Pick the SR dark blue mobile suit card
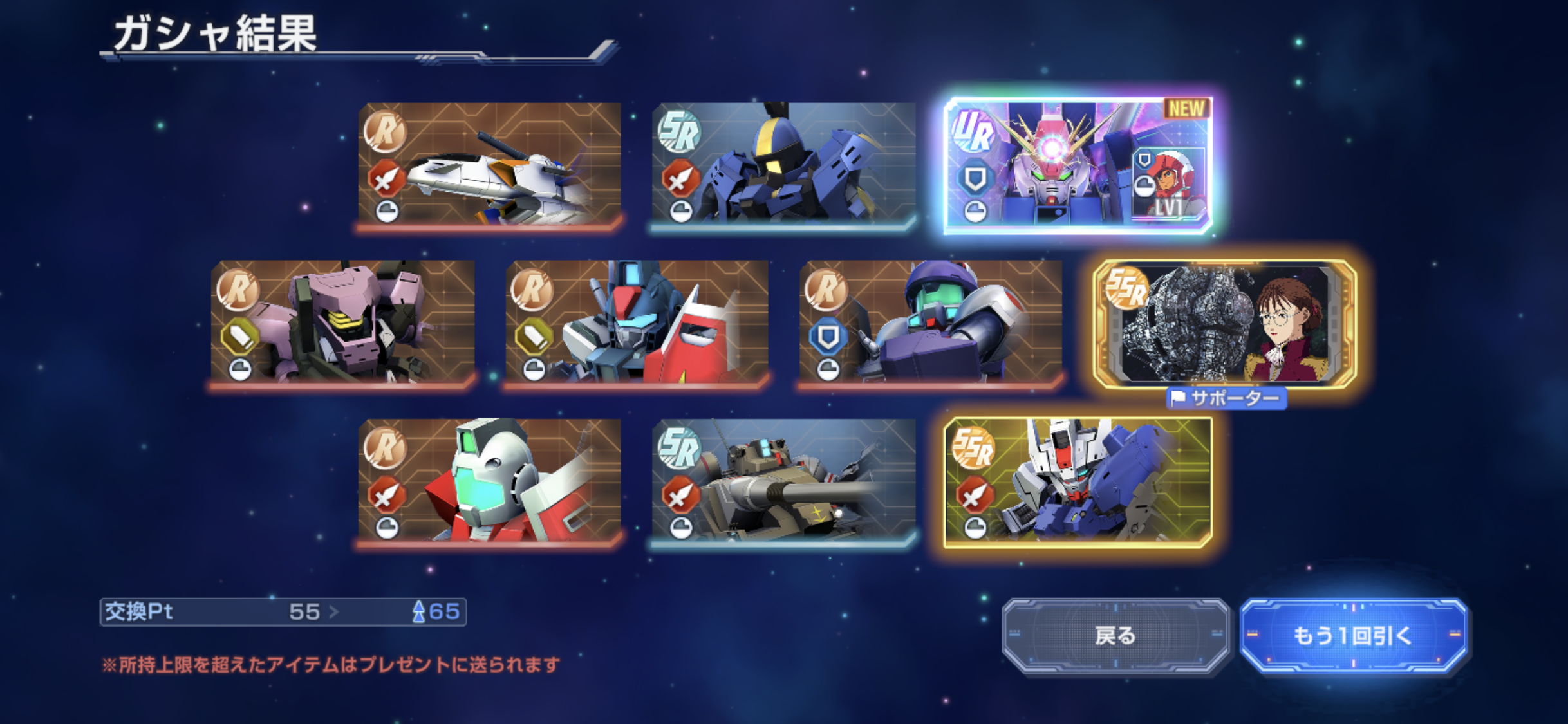 pyautogui.click(x=783, y=165)
